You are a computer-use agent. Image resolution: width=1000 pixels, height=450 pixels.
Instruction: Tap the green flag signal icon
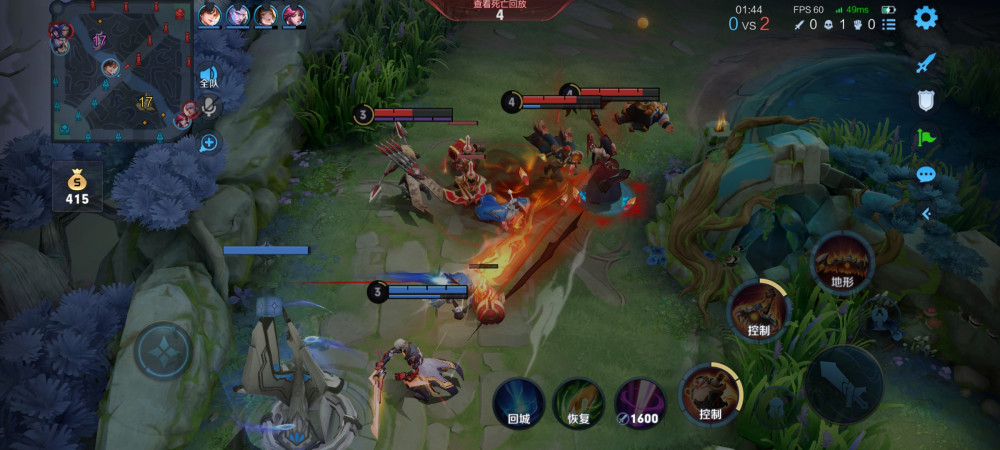926,138
